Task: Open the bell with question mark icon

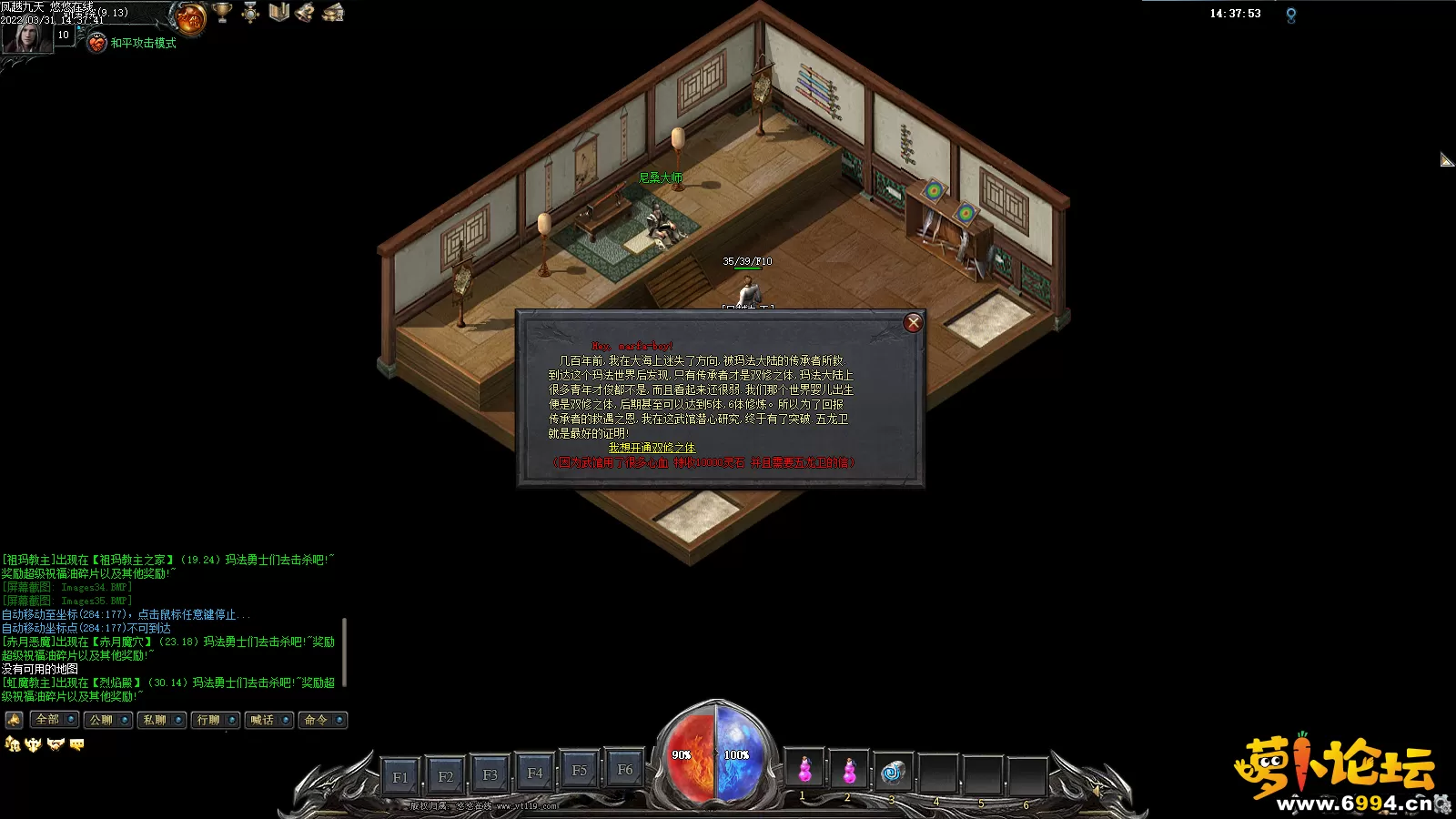Action: coord(306,13)
